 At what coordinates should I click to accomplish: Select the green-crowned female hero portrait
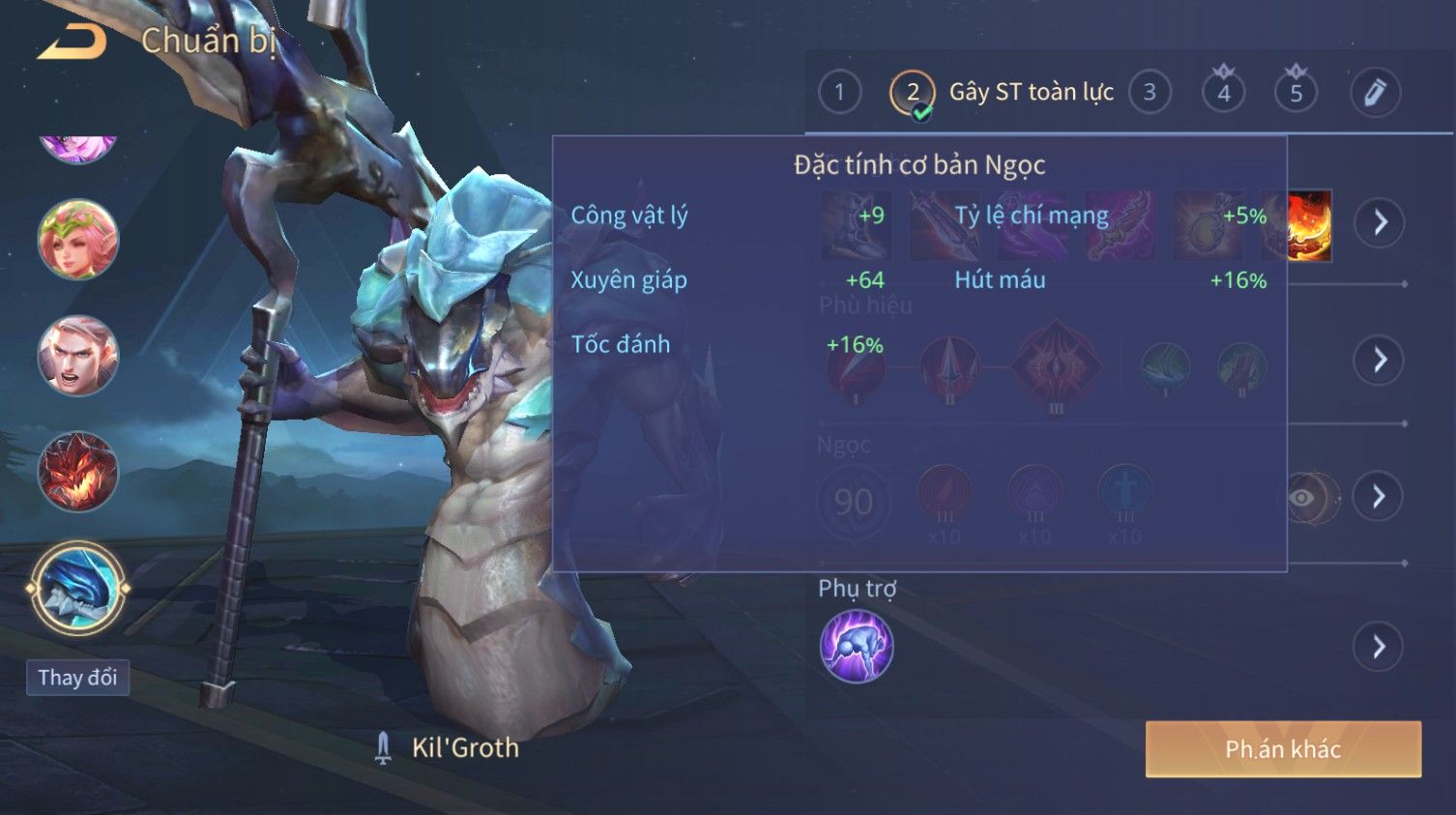pyautogui.click(x=77, y=239)
